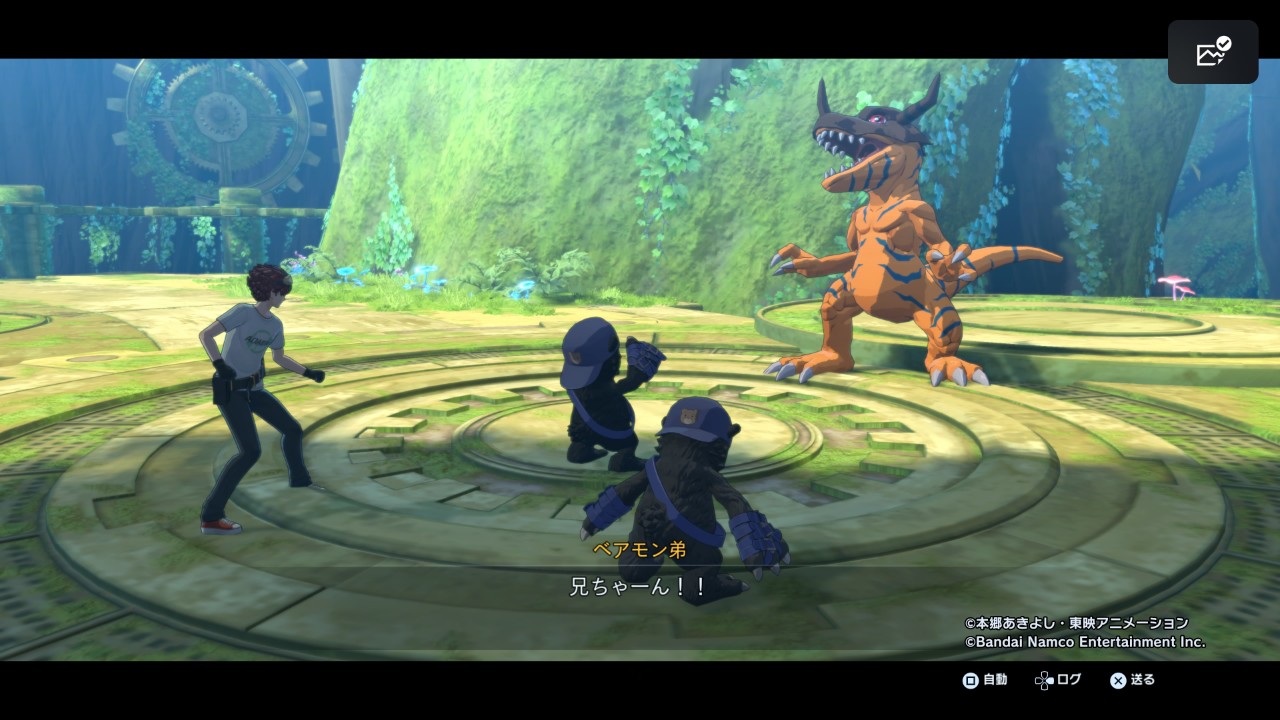Open the screenshot saved notification icon

pos(1213,52)
